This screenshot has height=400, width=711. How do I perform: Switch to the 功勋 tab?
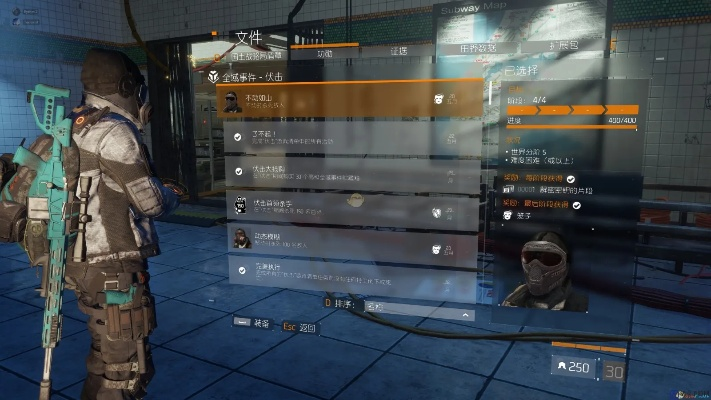tap(324, 53)
